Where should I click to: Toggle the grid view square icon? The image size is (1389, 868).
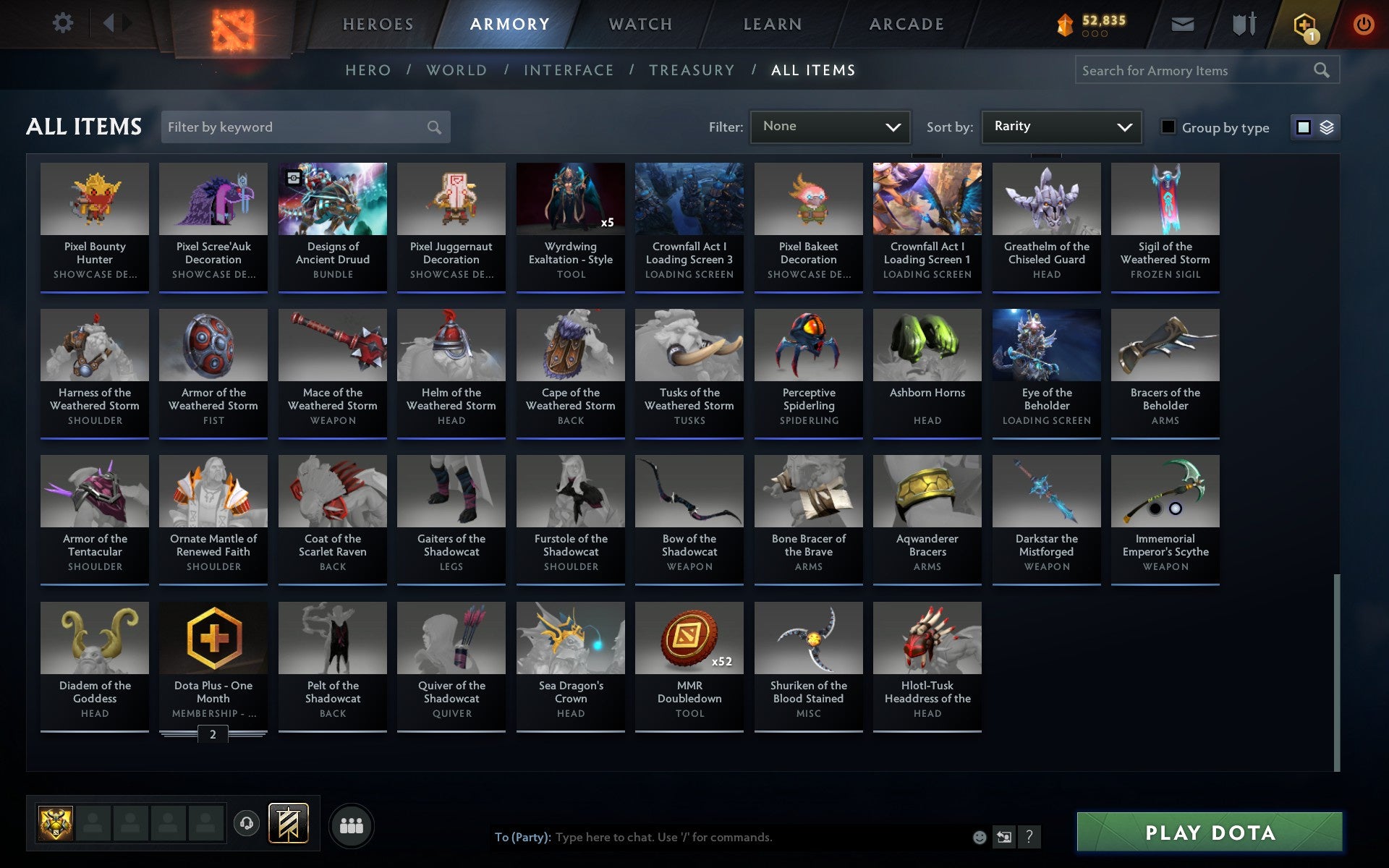coord(1304,127)
